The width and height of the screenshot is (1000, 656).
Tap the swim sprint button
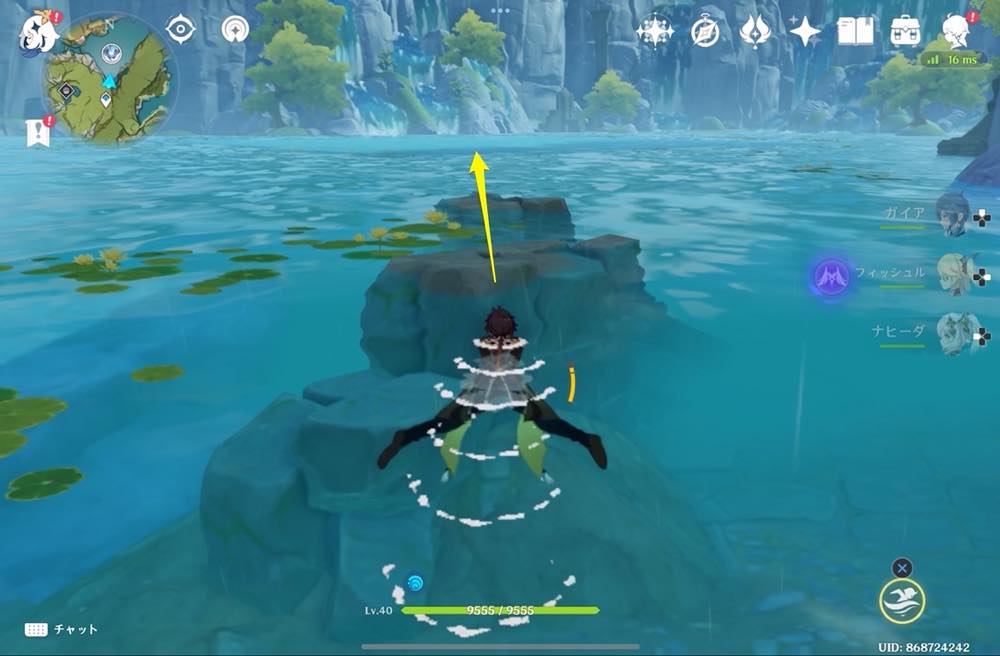tap(902, 601)
